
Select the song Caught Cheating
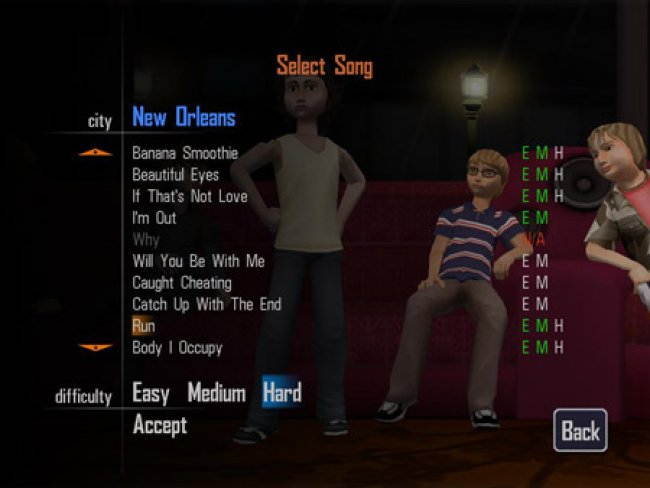[181, 283]
